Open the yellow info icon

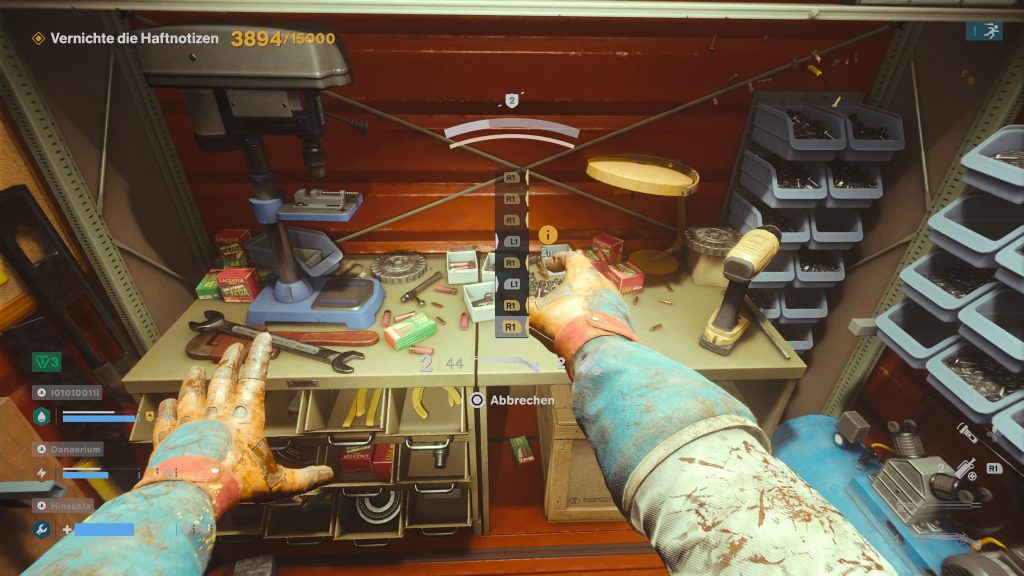pyautogui.click(x=547, y=235)
